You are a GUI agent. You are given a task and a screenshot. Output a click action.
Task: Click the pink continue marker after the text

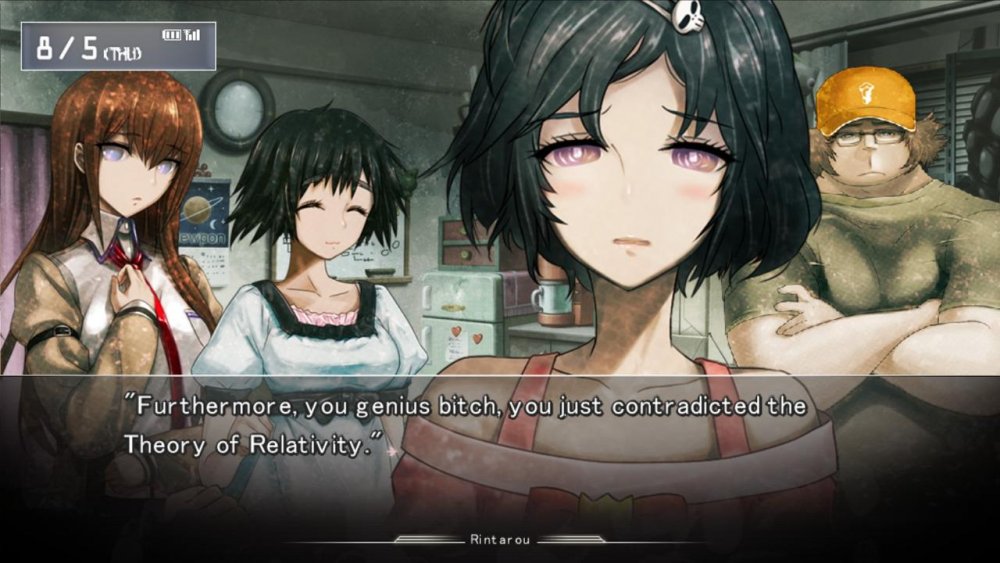(392, 451)
